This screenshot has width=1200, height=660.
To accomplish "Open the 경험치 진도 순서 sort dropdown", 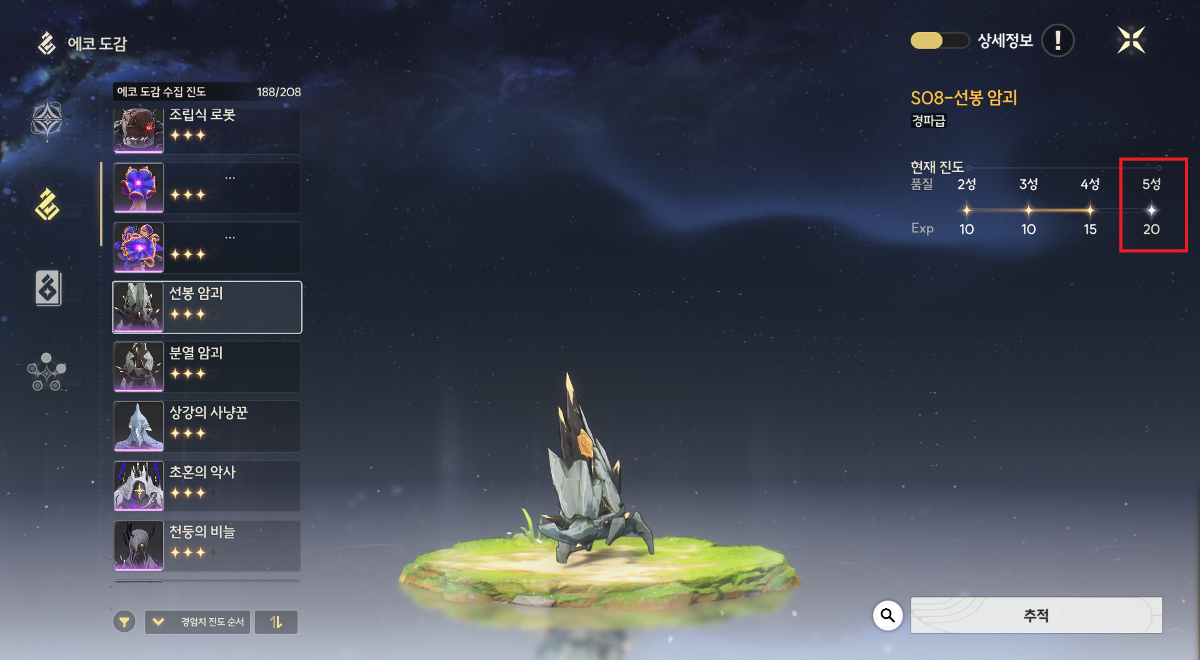I will pos(198,622).
